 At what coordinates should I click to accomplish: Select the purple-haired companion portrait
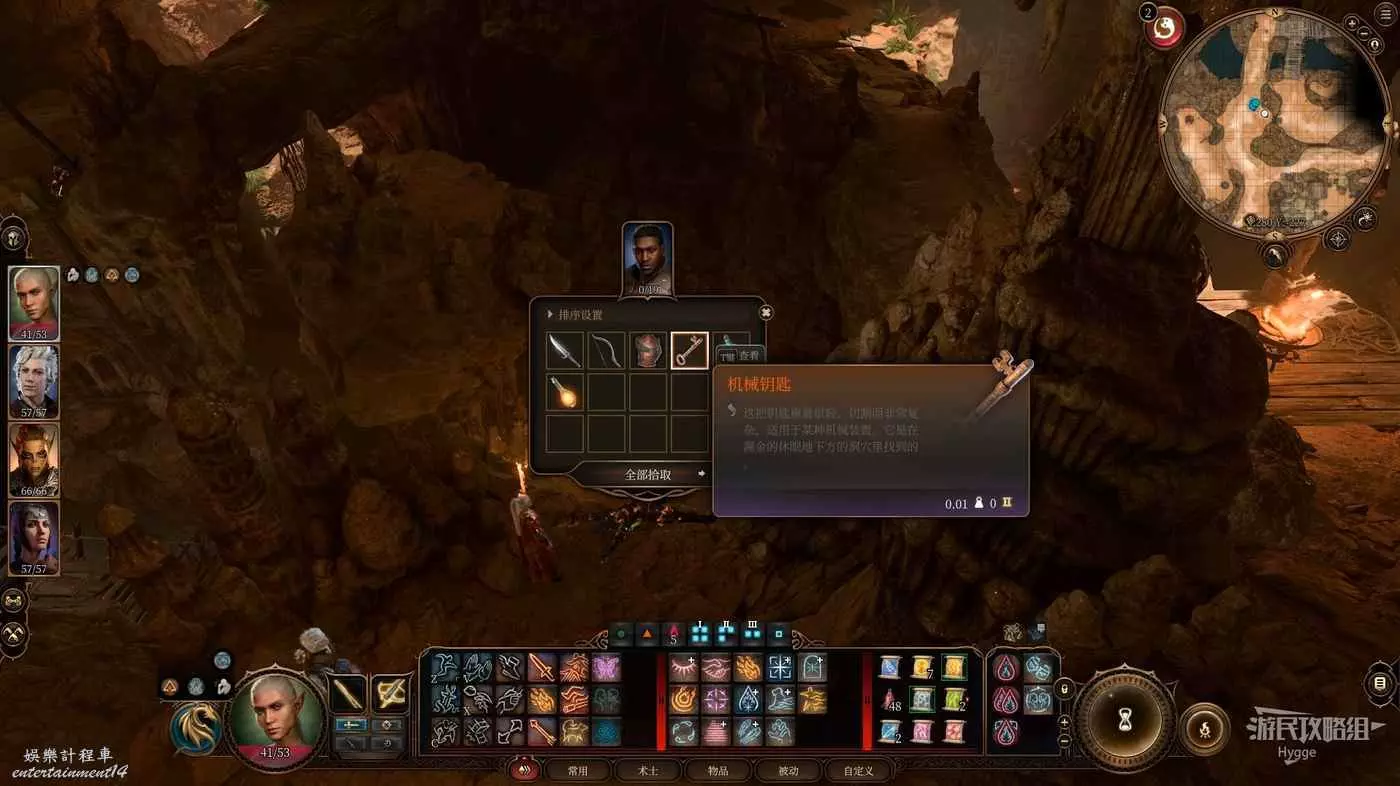pyautogui.click(x=34, y=537)
